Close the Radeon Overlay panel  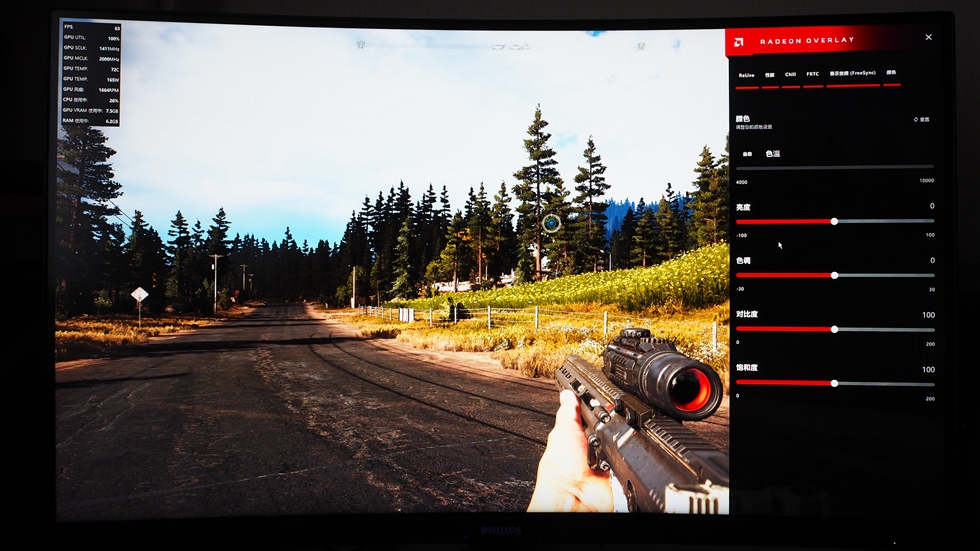[928, 37]
